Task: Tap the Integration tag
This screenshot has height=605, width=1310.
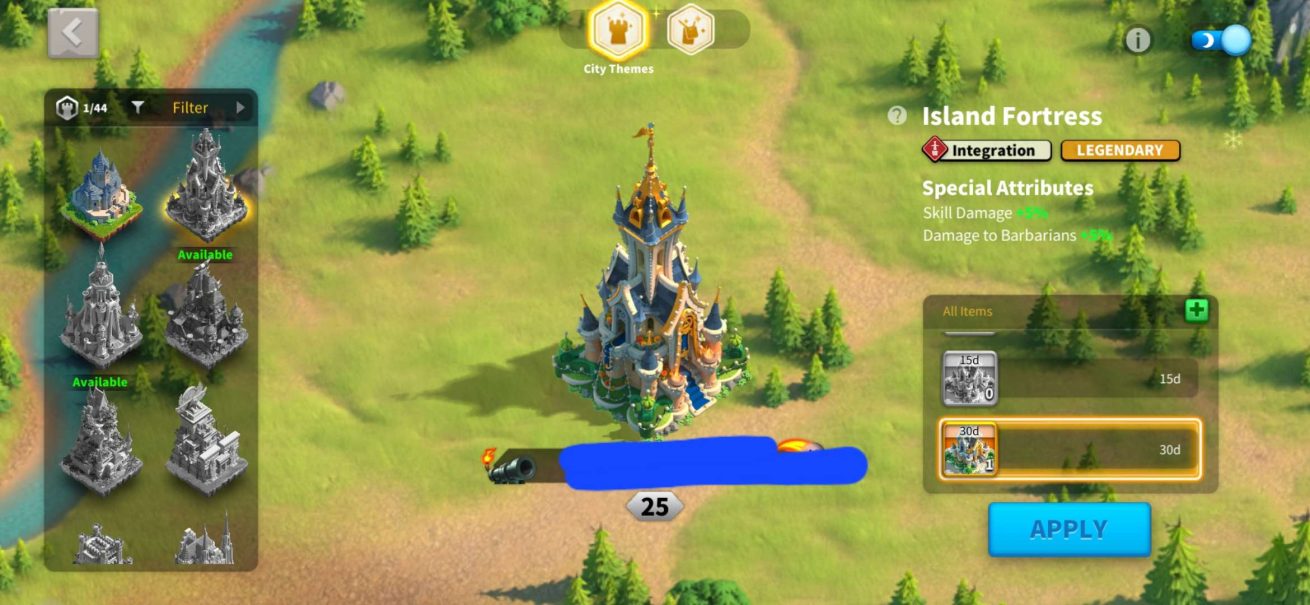Action: 986,150
